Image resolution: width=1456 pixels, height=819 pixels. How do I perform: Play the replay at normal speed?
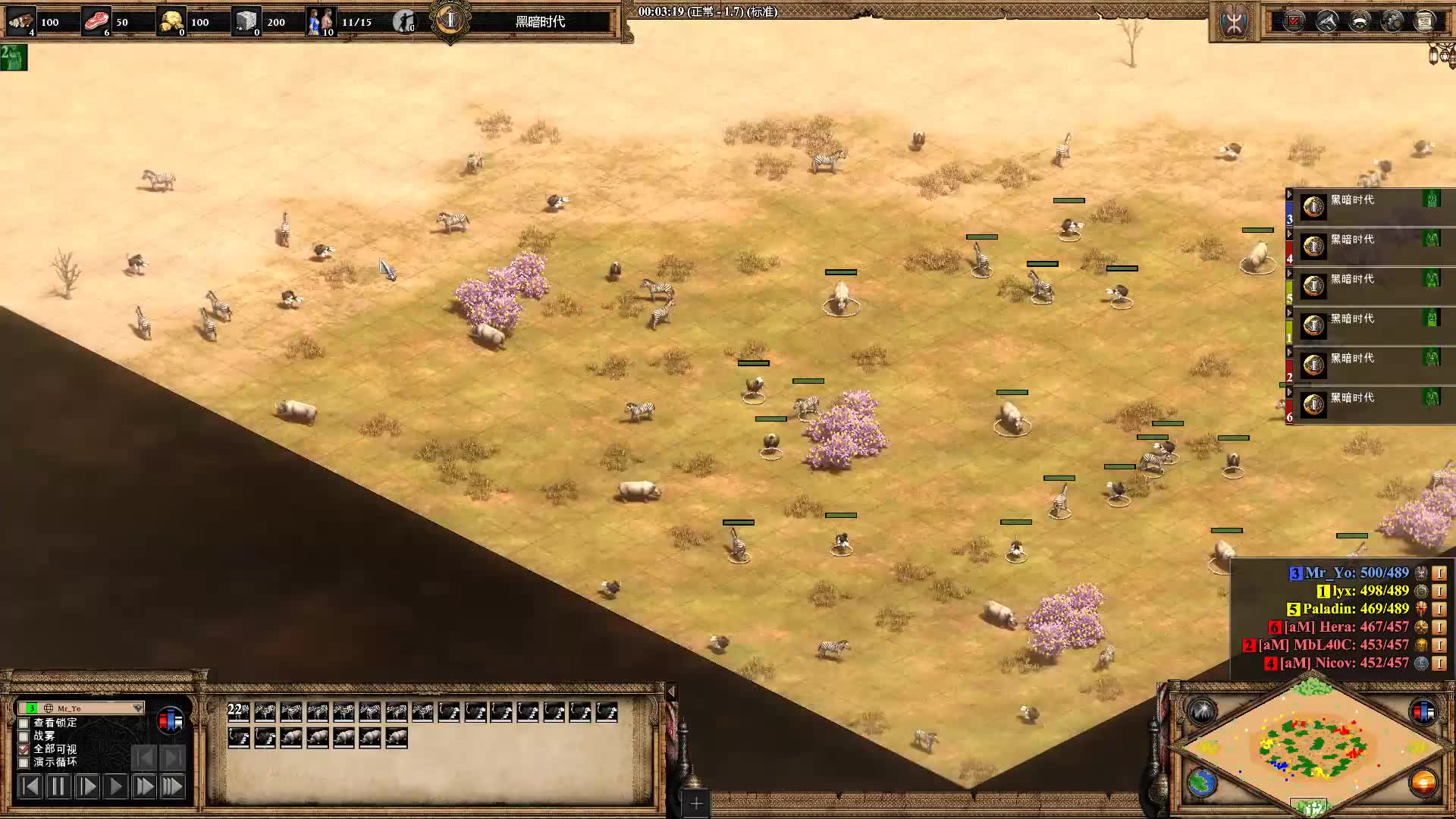pos(115,786)
